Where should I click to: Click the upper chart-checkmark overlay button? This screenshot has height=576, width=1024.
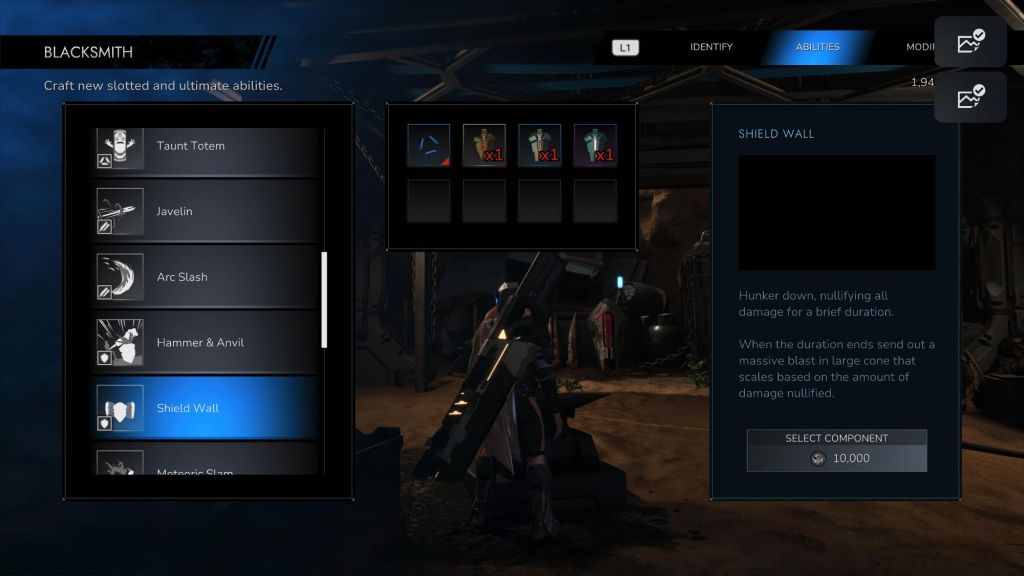970,42
